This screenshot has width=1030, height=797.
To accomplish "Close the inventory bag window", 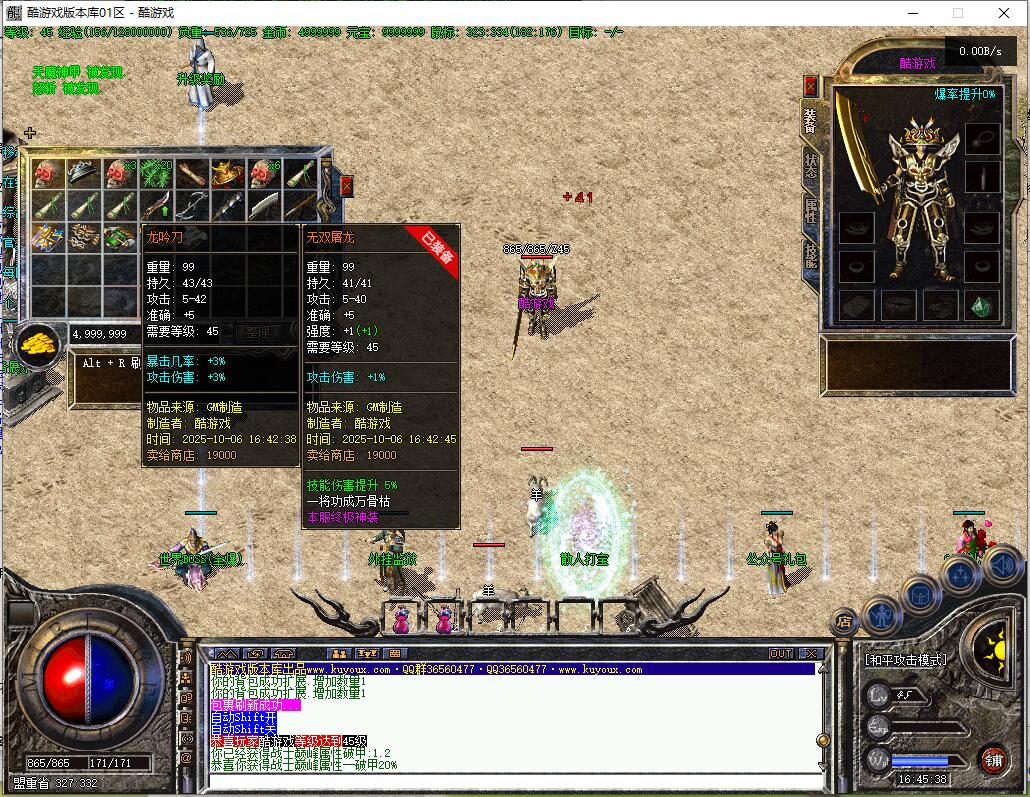I will 346,185.
